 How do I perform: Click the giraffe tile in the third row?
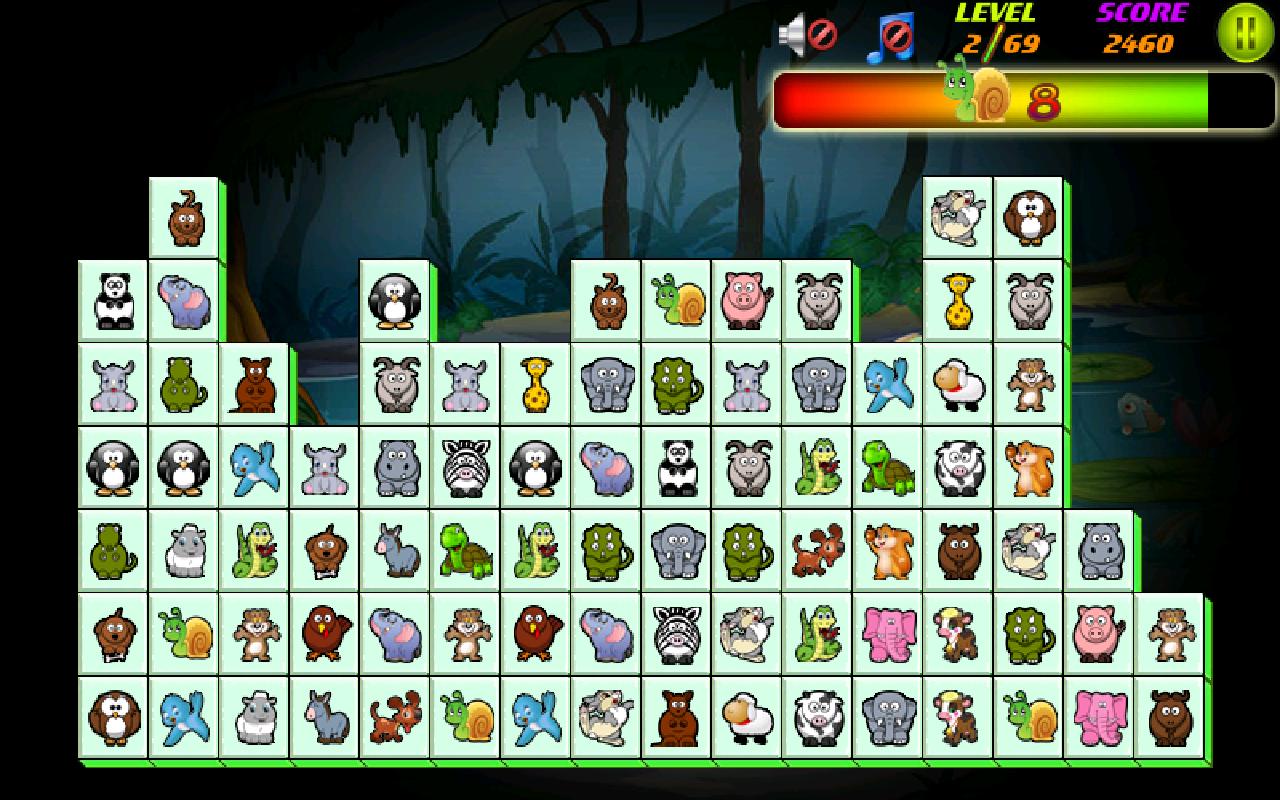(x=536, y=385)
